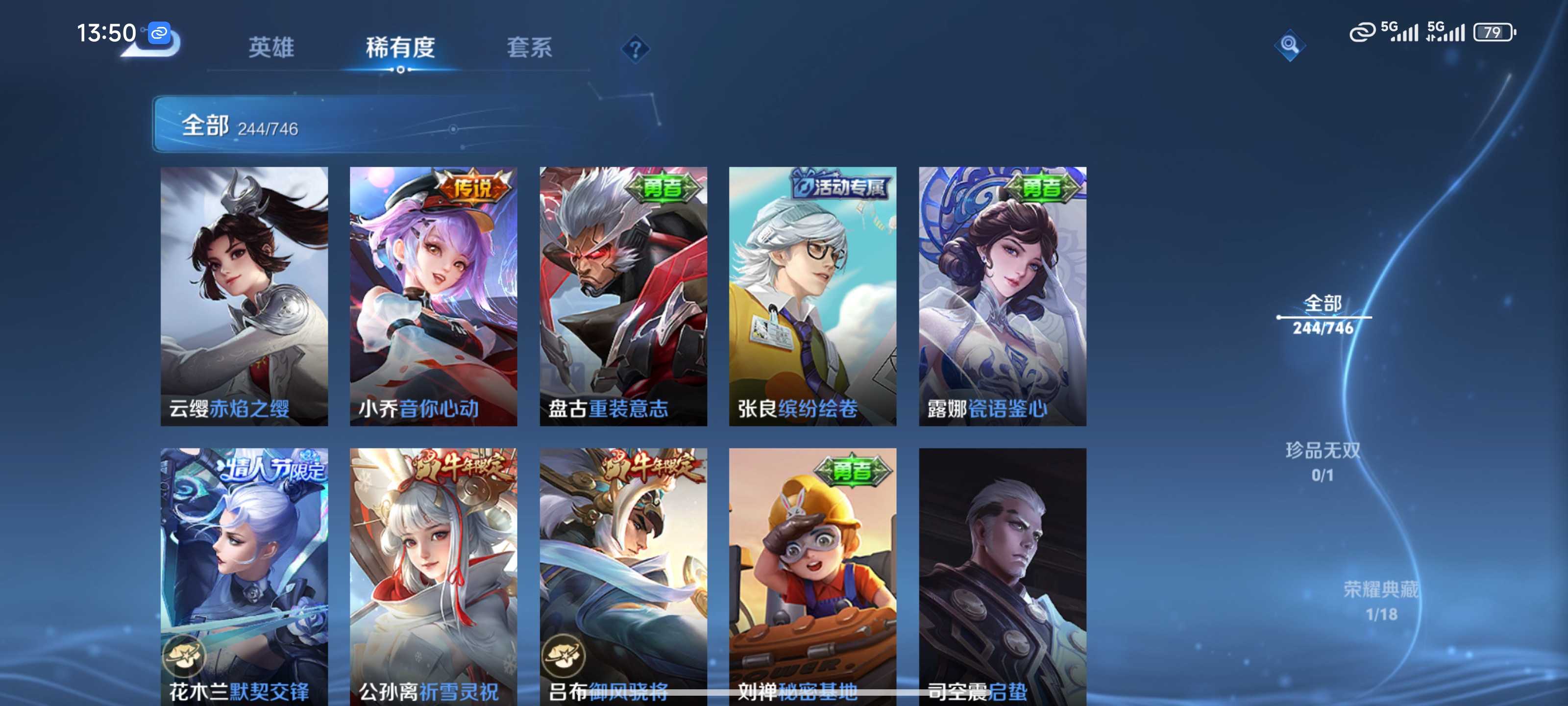Screen dimensions: 1568x706
Task: Open the 套系 tab
Action: click(529, 48)
